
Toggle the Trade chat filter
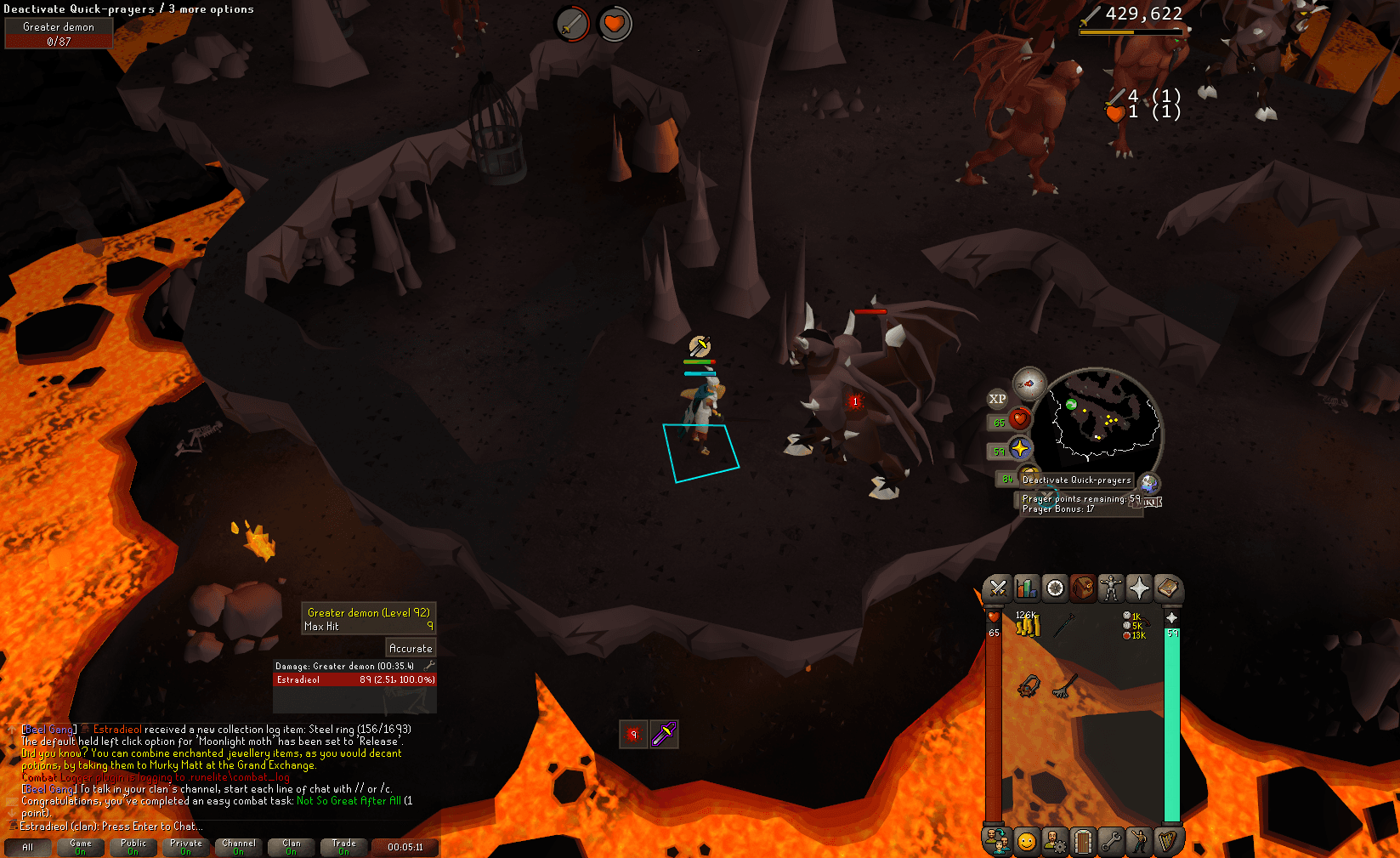[x=344, y=847]
